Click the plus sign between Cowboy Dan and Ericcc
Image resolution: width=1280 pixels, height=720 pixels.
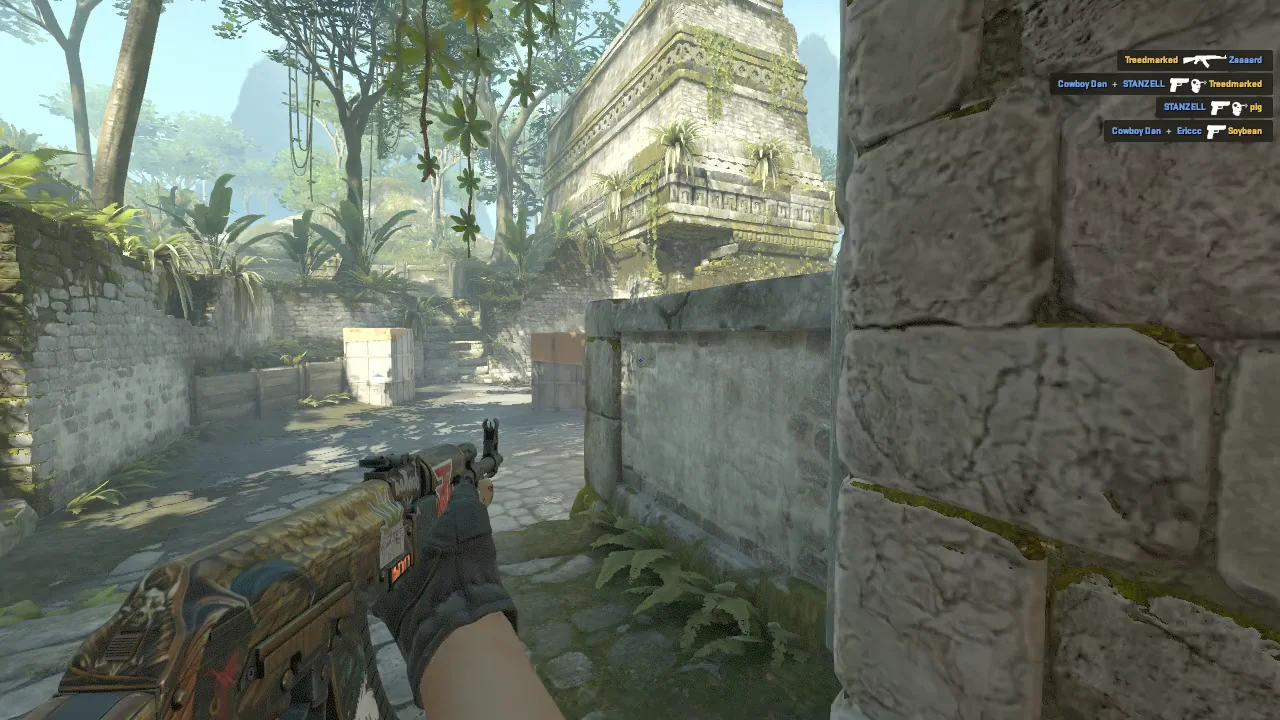1168,131
